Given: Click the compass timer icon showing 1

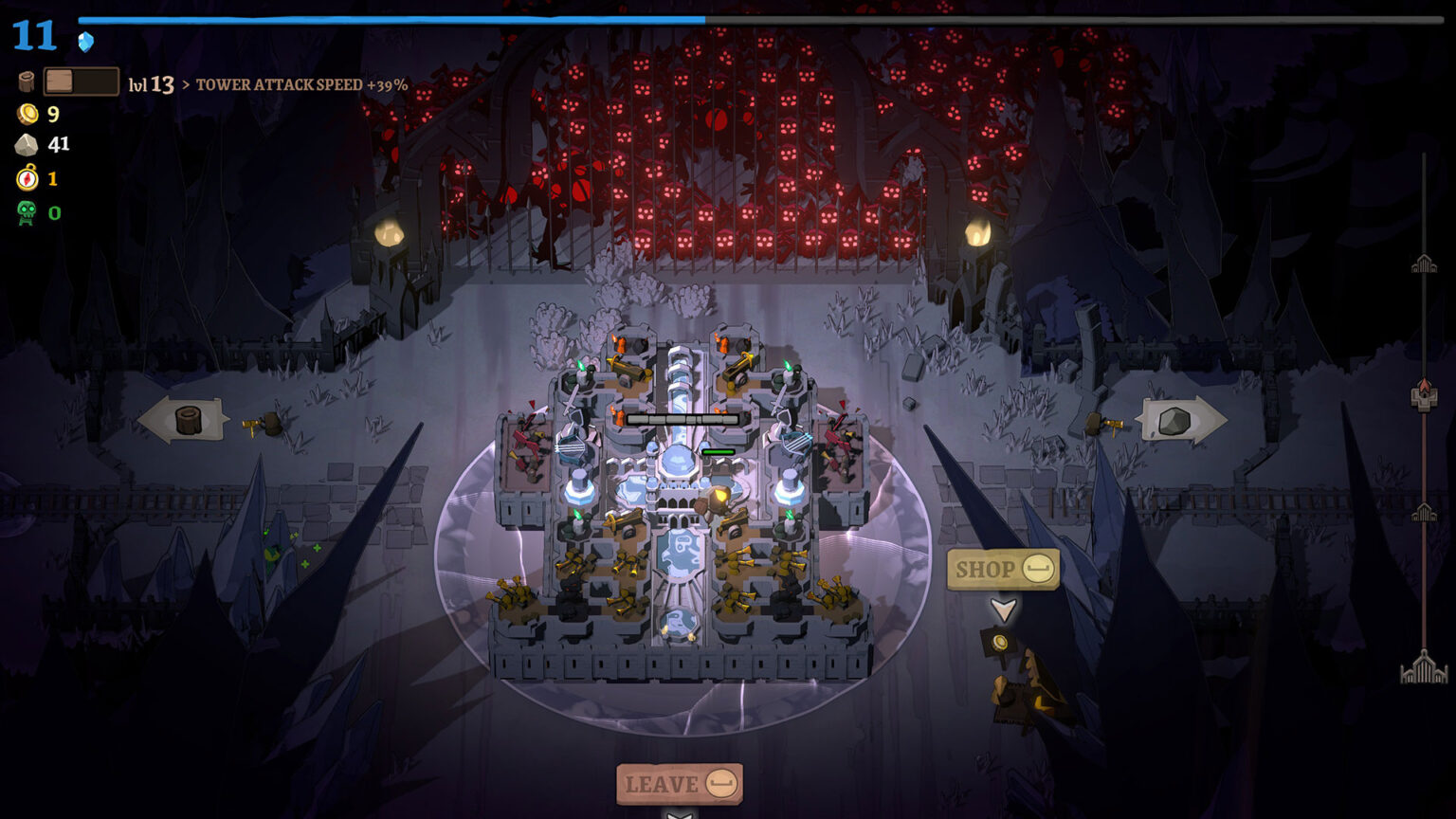Looking at the screenshot, I should 27,176.
